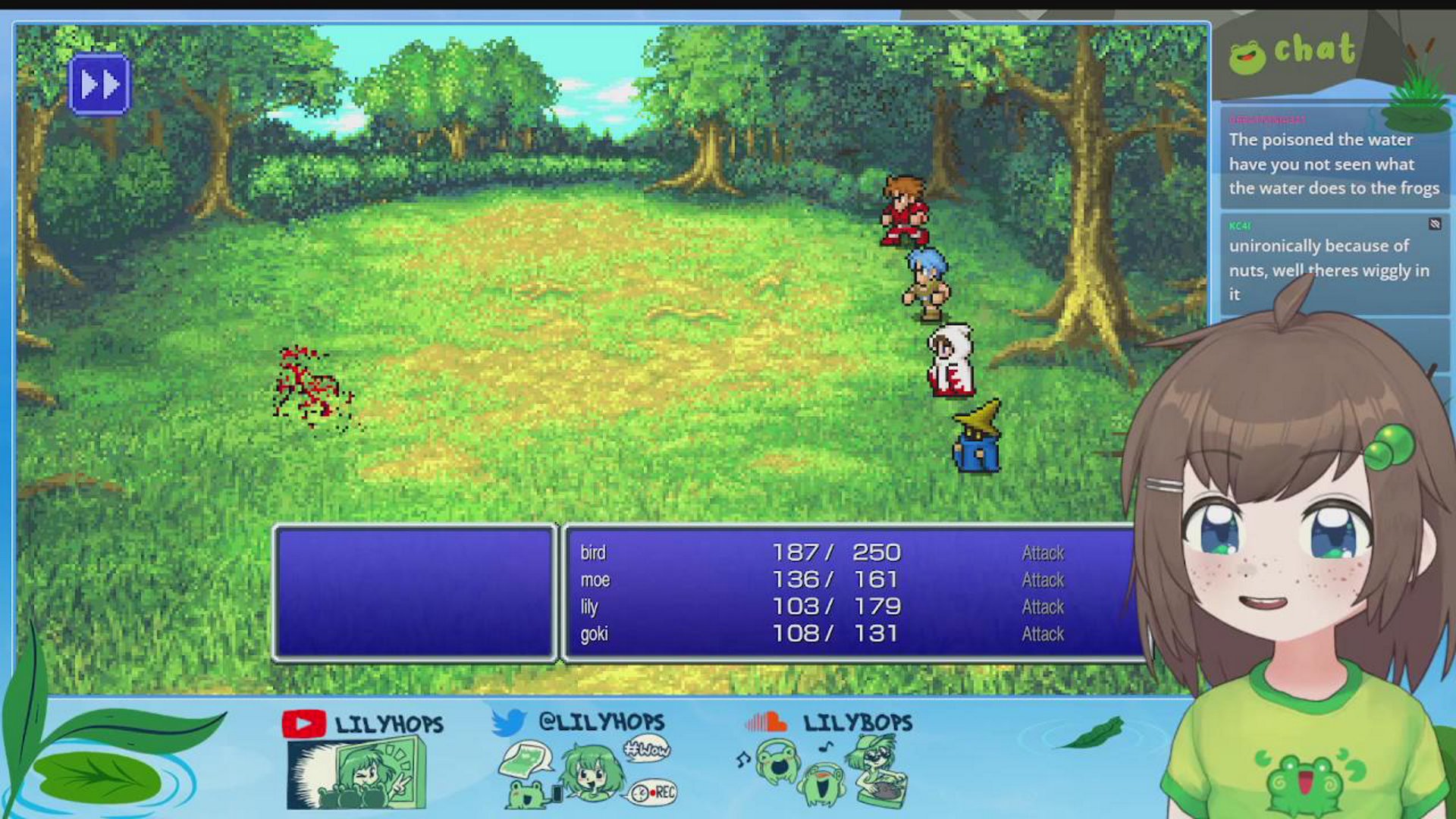This screenshot has height=819, width=1456.
Task: Choose Attack for the character moe
Action: pos(1042,580)
